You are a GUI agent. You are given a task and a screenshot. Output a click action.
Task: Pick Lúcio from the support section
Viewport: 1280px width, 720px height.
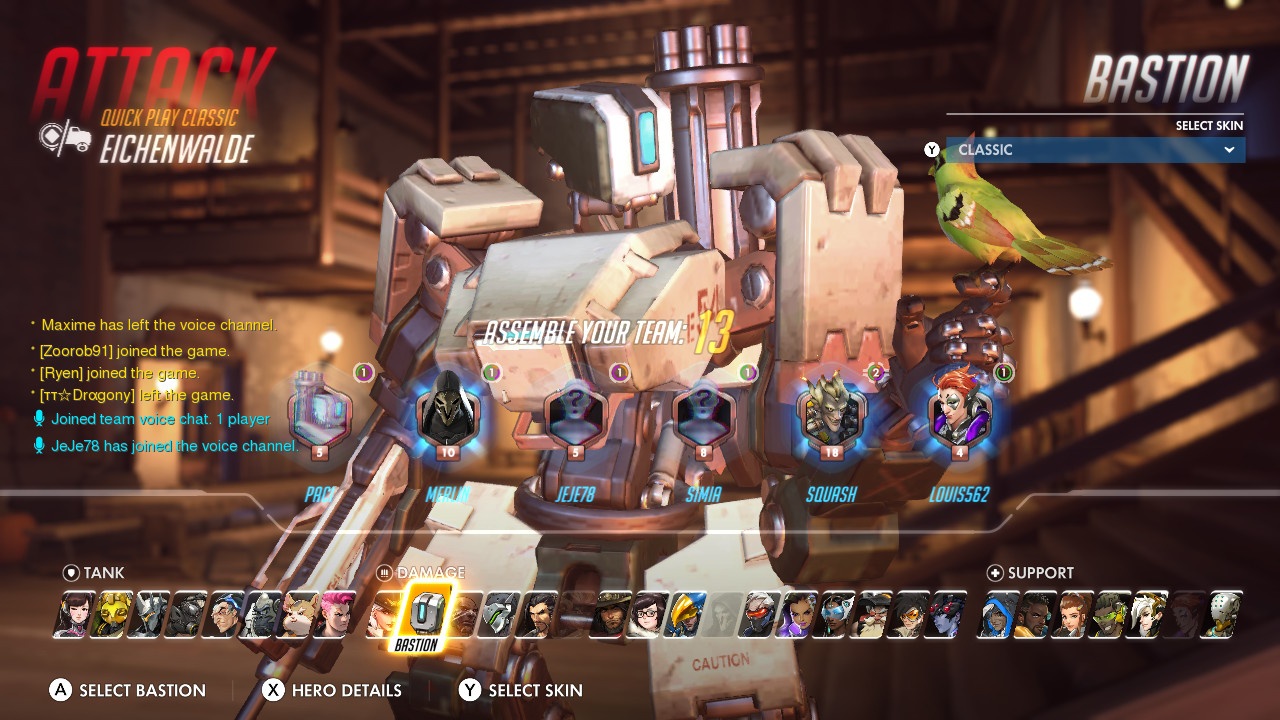point(1108,613)
